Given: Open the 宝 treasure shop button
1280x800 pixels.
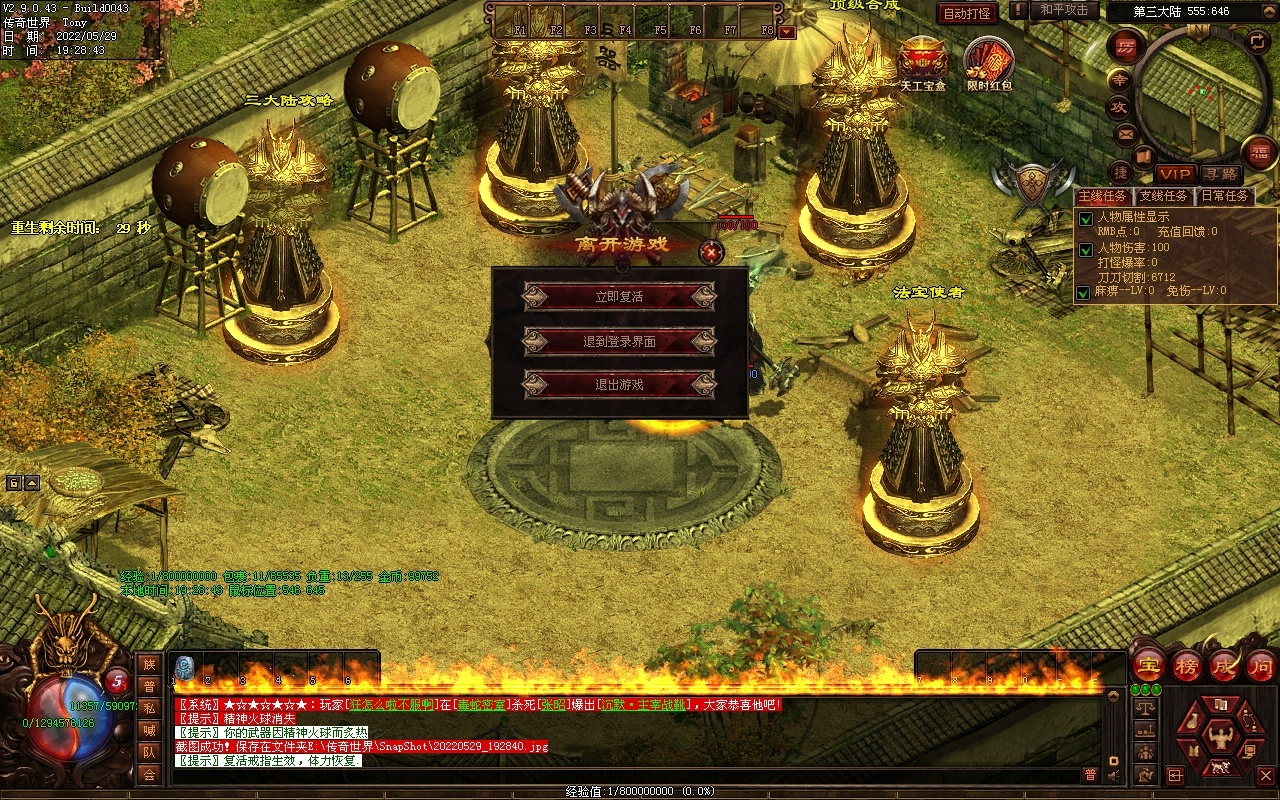Looking at the screenshot, I should click(1148, 665).
